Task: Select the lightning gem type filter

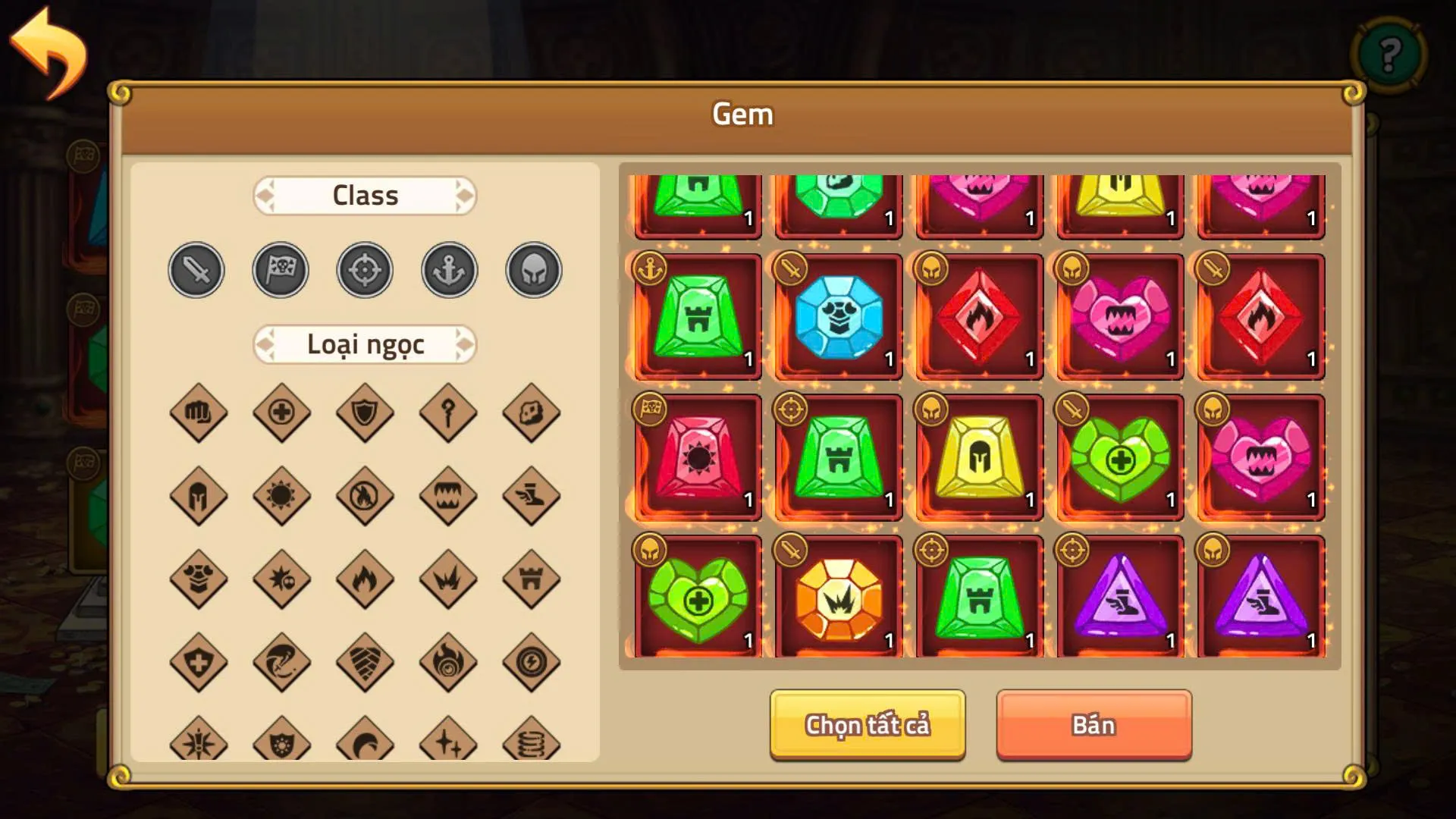Action: [532, 661]
